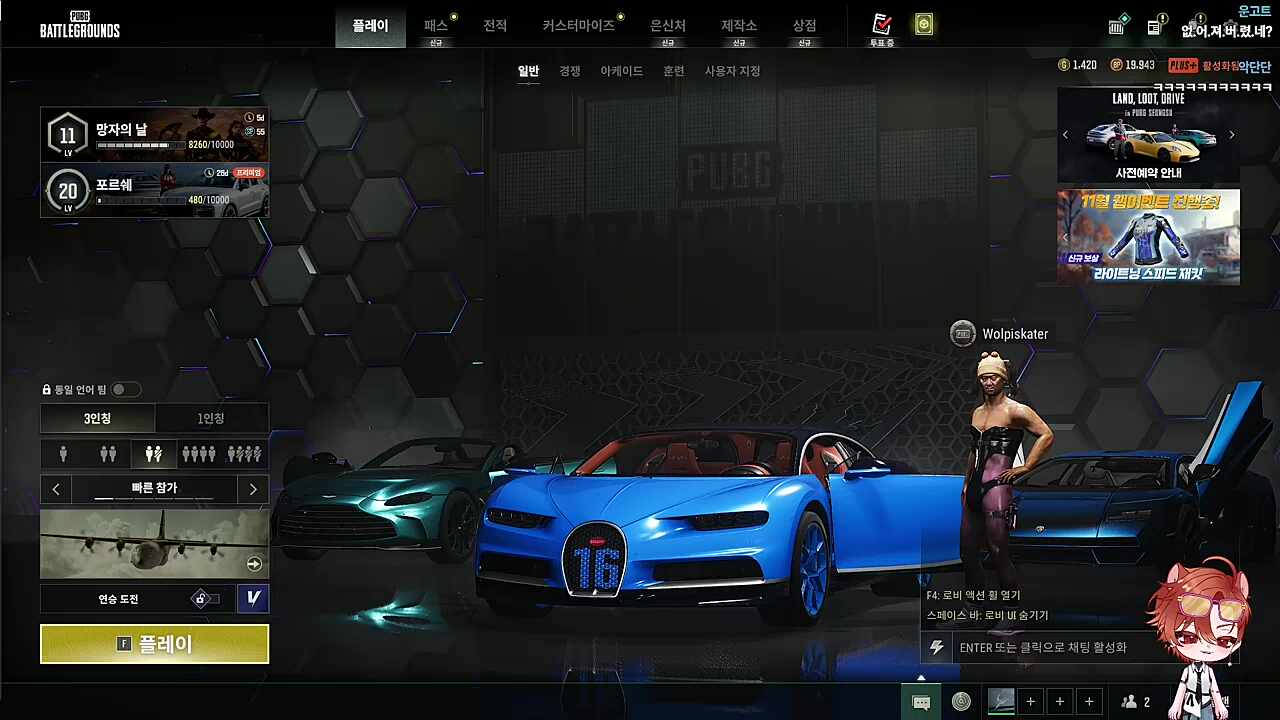Toggle the 동일 언어 팀 switch

pyautogui.click(x=125, y=389)
